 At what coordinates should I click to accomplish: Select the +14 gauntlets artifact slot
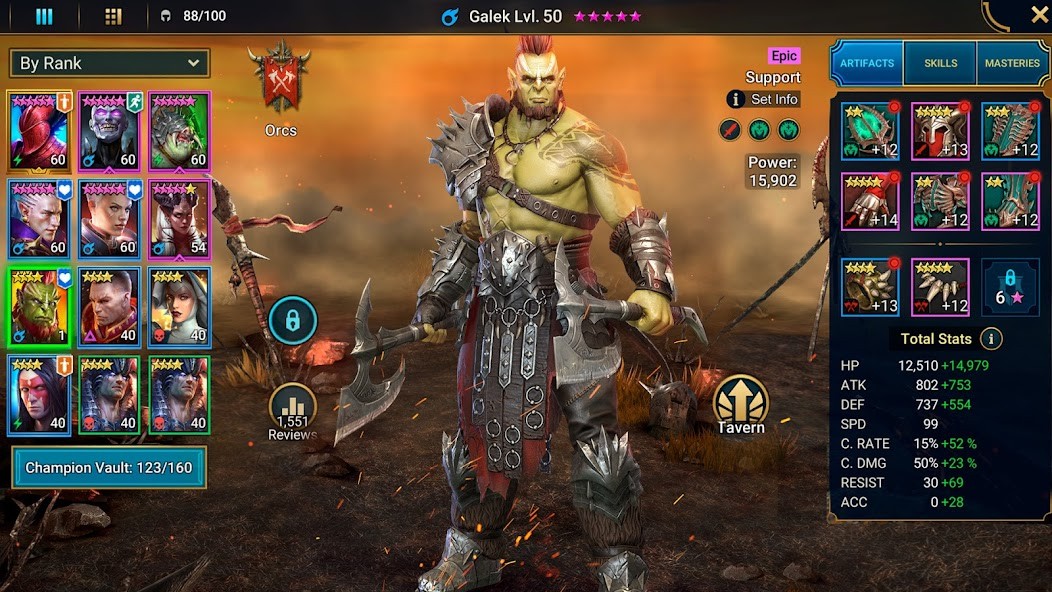coord(870,201)
